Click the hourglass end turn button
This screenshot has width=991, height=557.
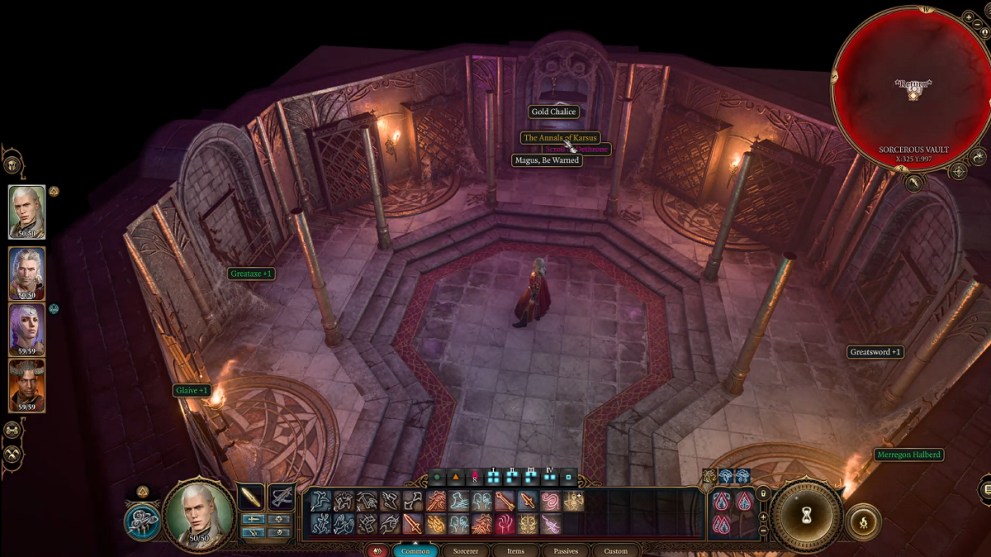[806, 515]
